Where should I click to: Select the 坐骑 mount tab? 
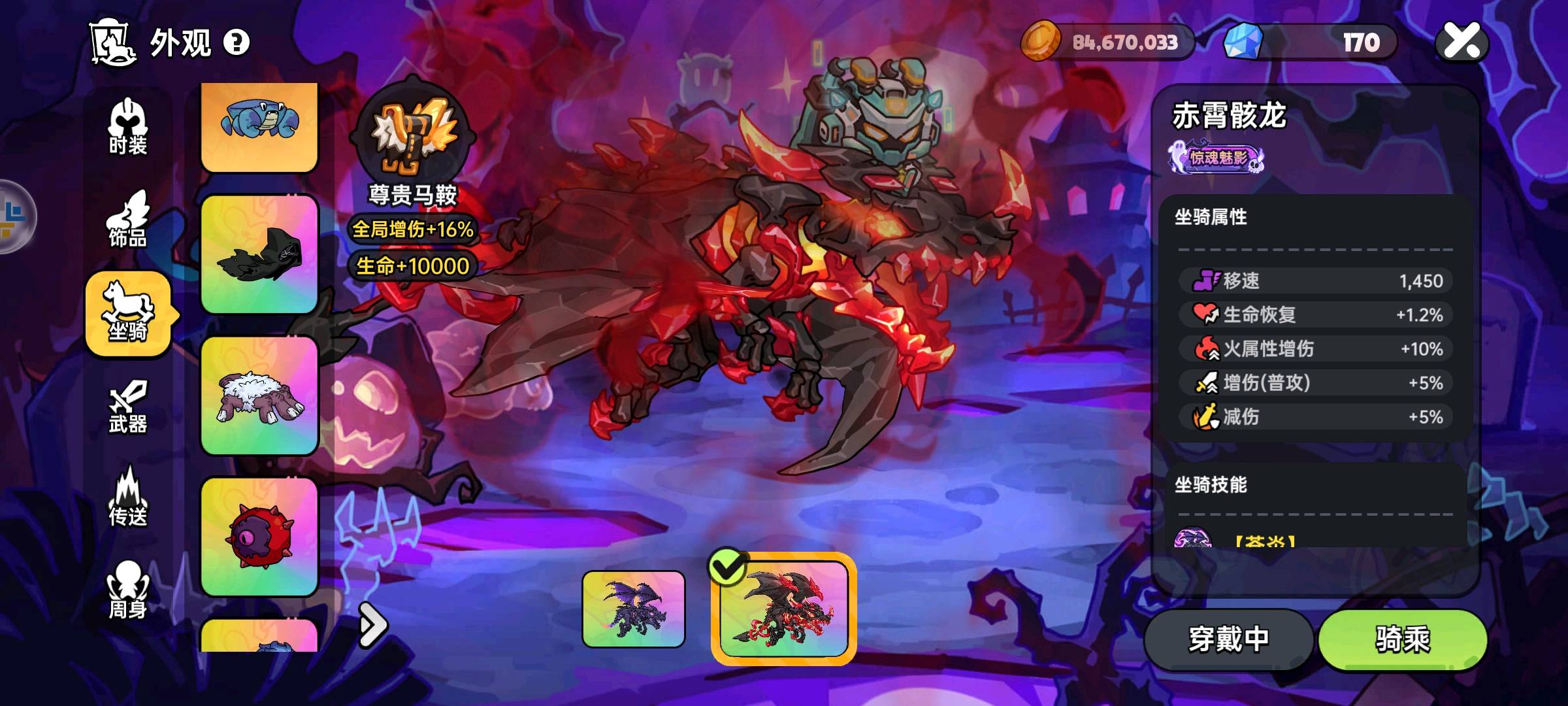[x=129, y=313]
